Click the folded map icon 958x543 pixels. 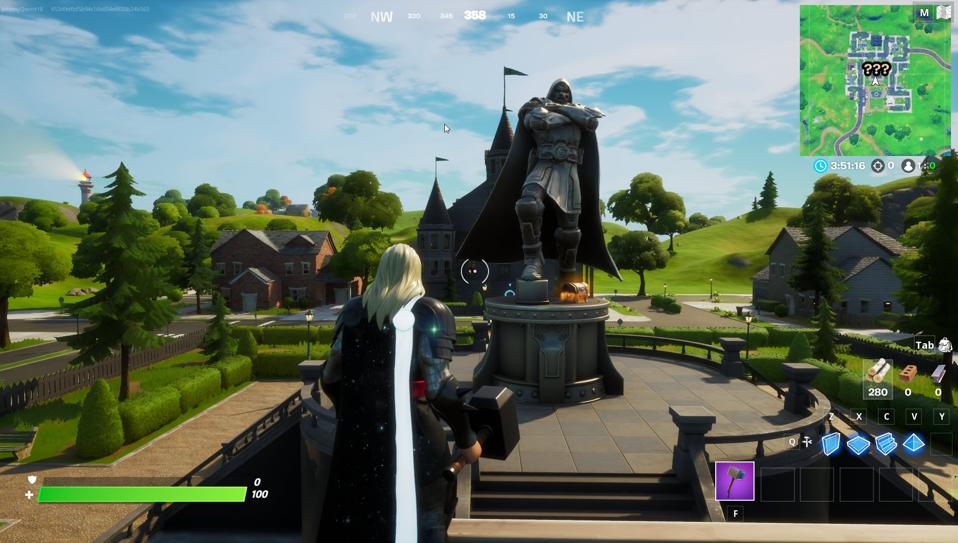[943, 13]
